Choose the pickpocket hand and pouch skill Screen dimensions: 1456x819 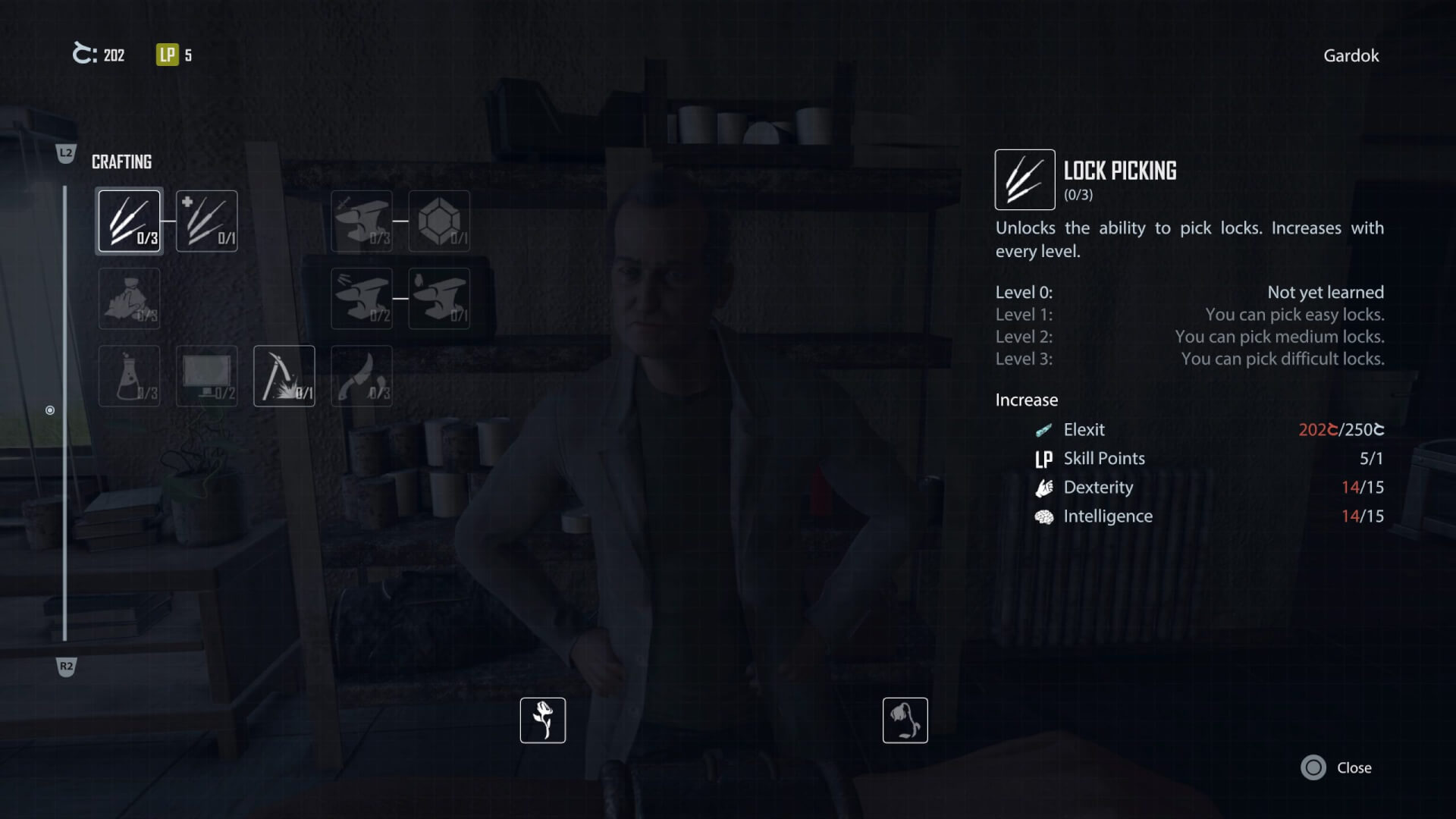click(130, 298)
